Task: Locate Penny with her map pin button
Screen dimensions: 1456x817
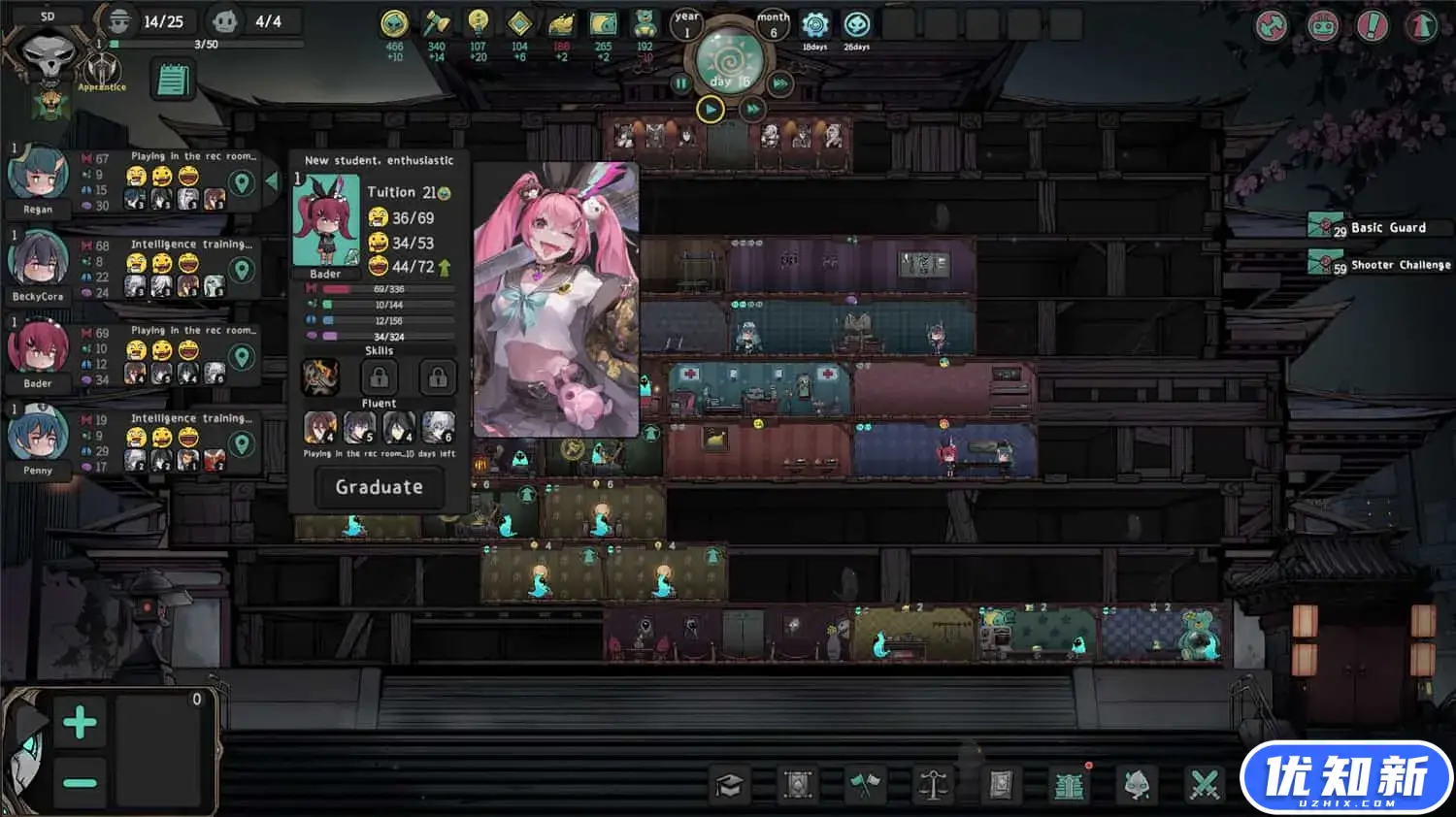Action: [242, 444]
